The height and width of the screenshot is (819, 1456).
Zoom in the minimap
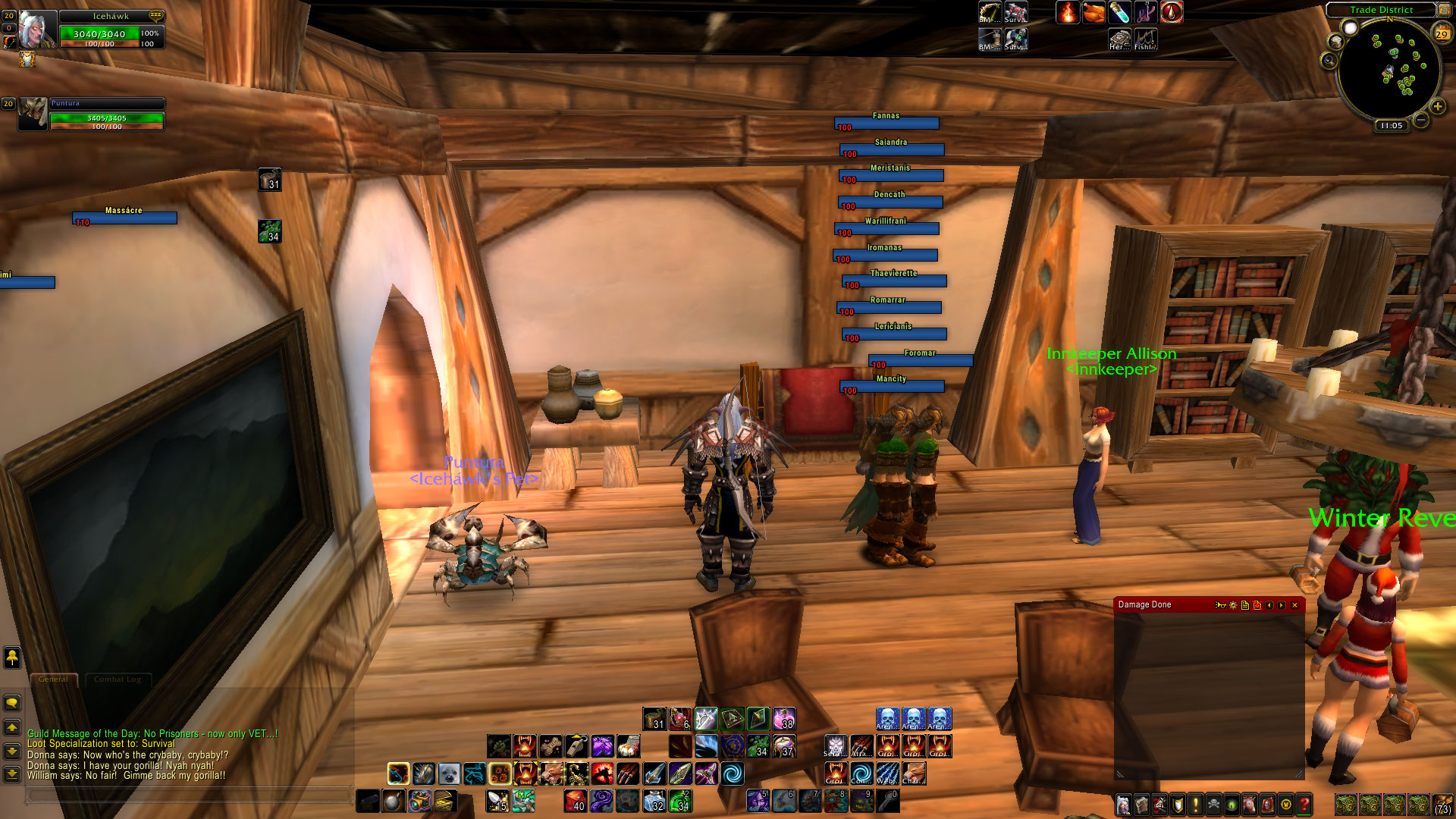click(x=1437, y=107)
